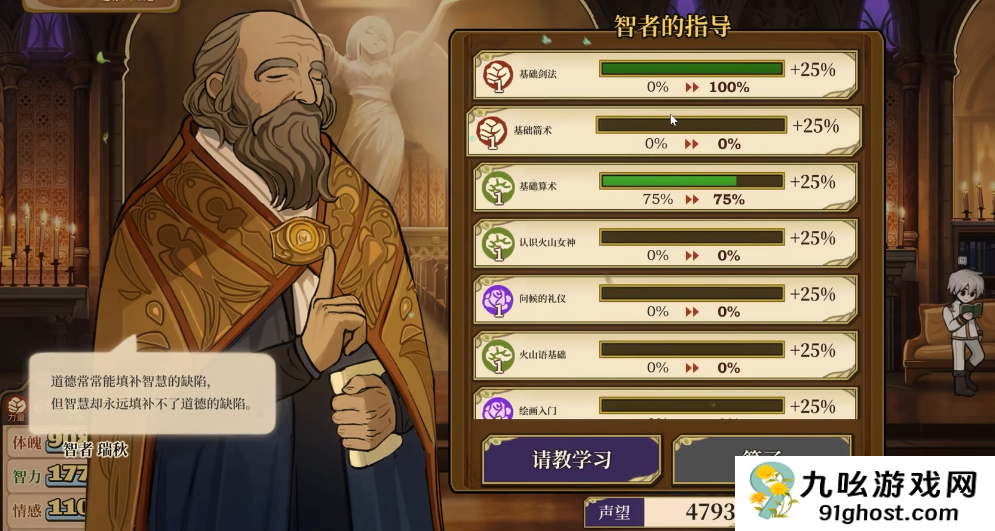Pick the 基础算术 skill row
The height and width of the screenshot is (531, 995).
[x=665, y=188]
